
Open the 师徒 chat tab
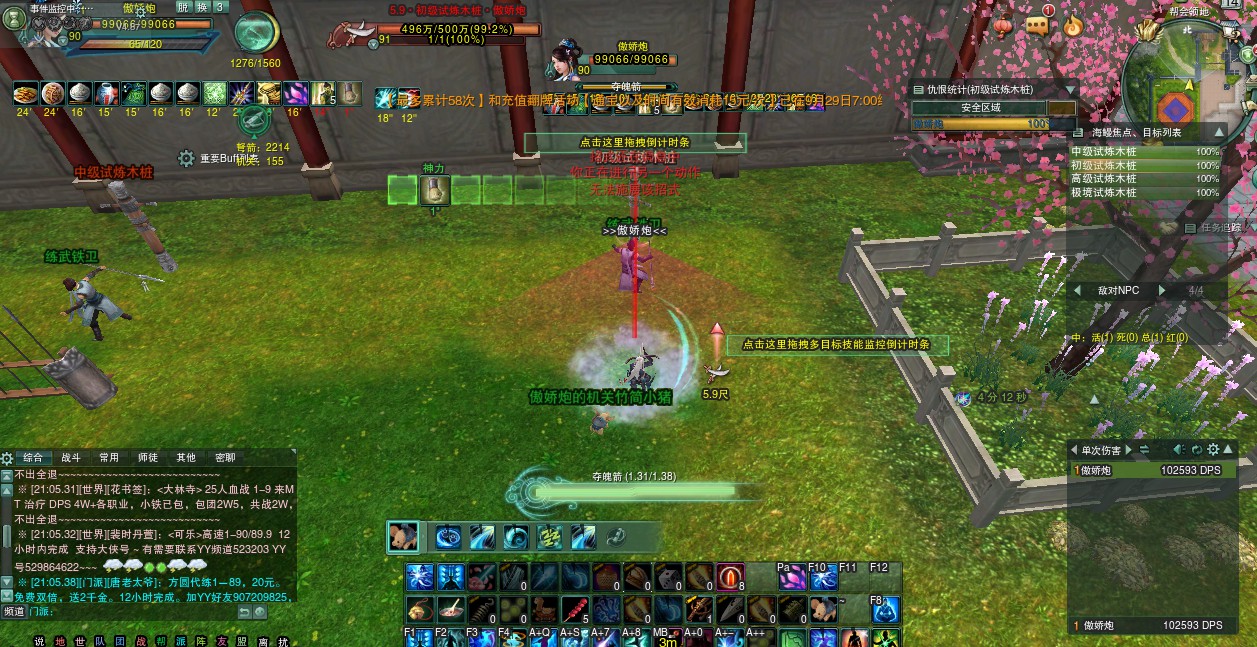click(147, 457)
